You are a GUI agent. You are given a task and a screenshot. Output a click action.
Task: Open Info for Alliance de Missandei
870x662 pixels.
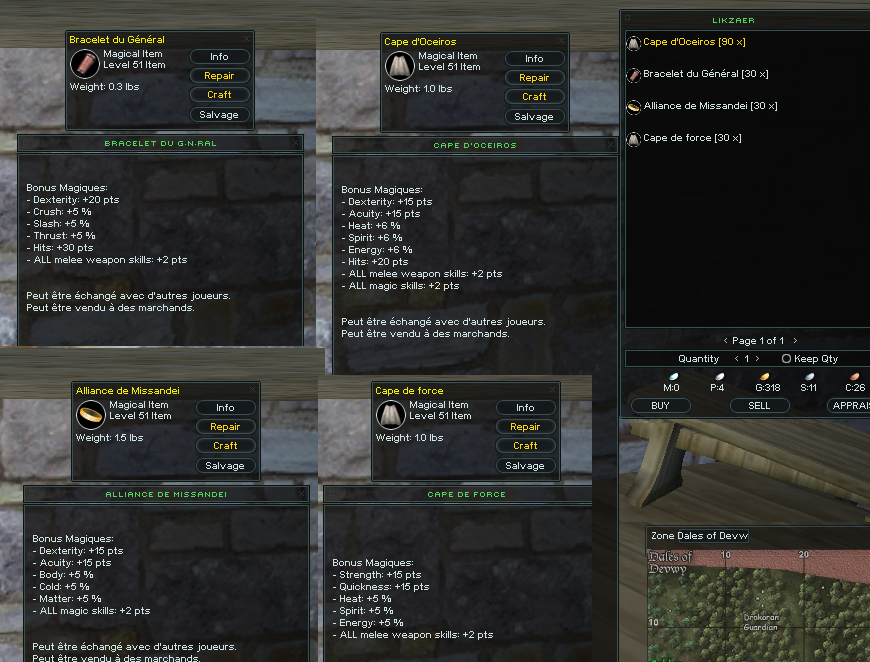click(x=225, y=408)
